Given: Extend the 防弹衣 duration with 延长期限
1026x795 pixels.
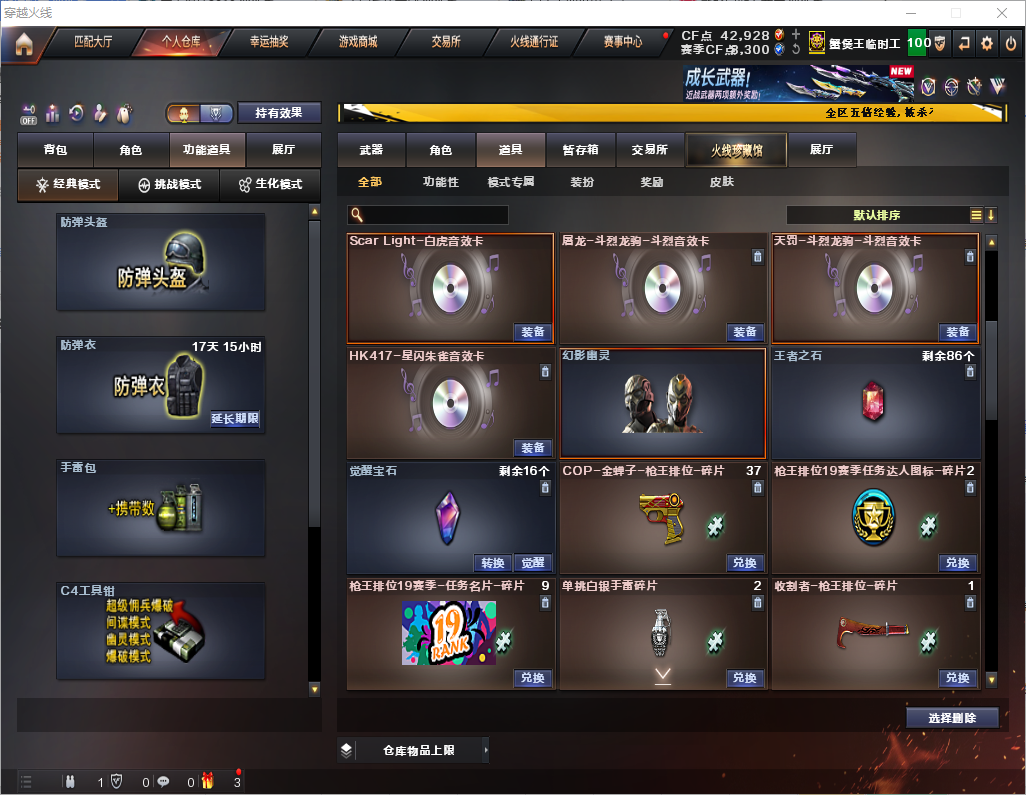Looking at the screenshot, I should click(x=235, y=419).
